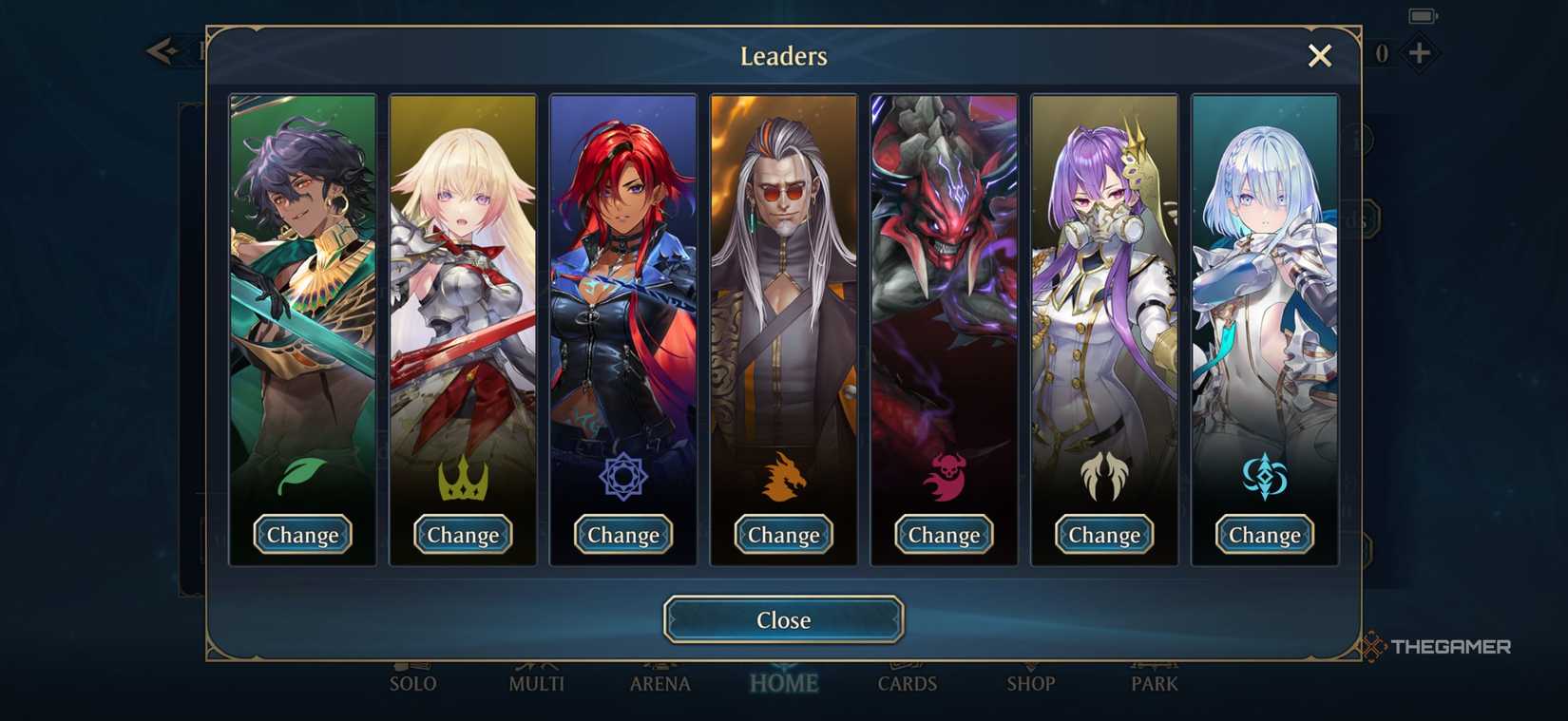Select the white wings element icon

[x=1103, y=475]
